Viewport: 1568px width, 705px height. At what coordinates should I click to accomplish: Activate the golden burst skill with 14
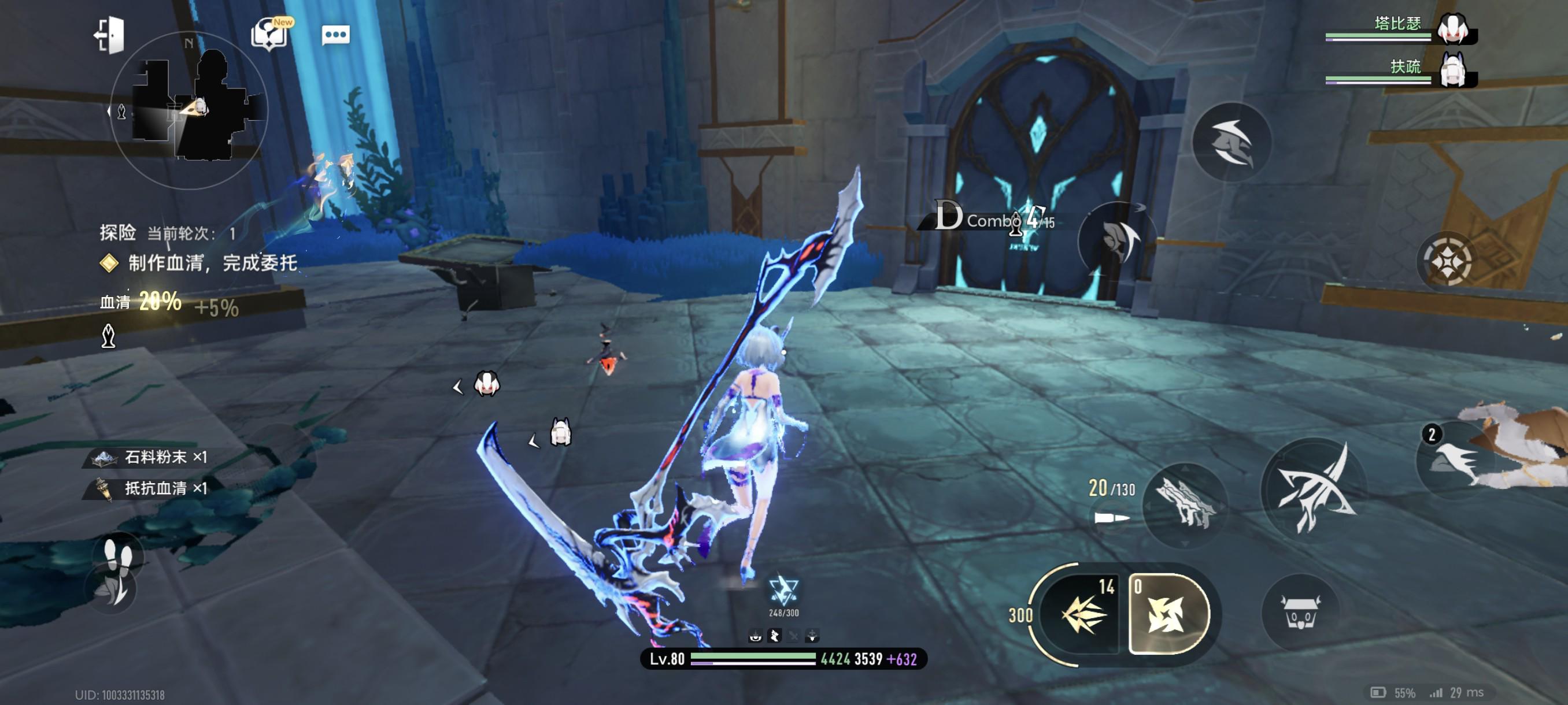click(1083, 614)
